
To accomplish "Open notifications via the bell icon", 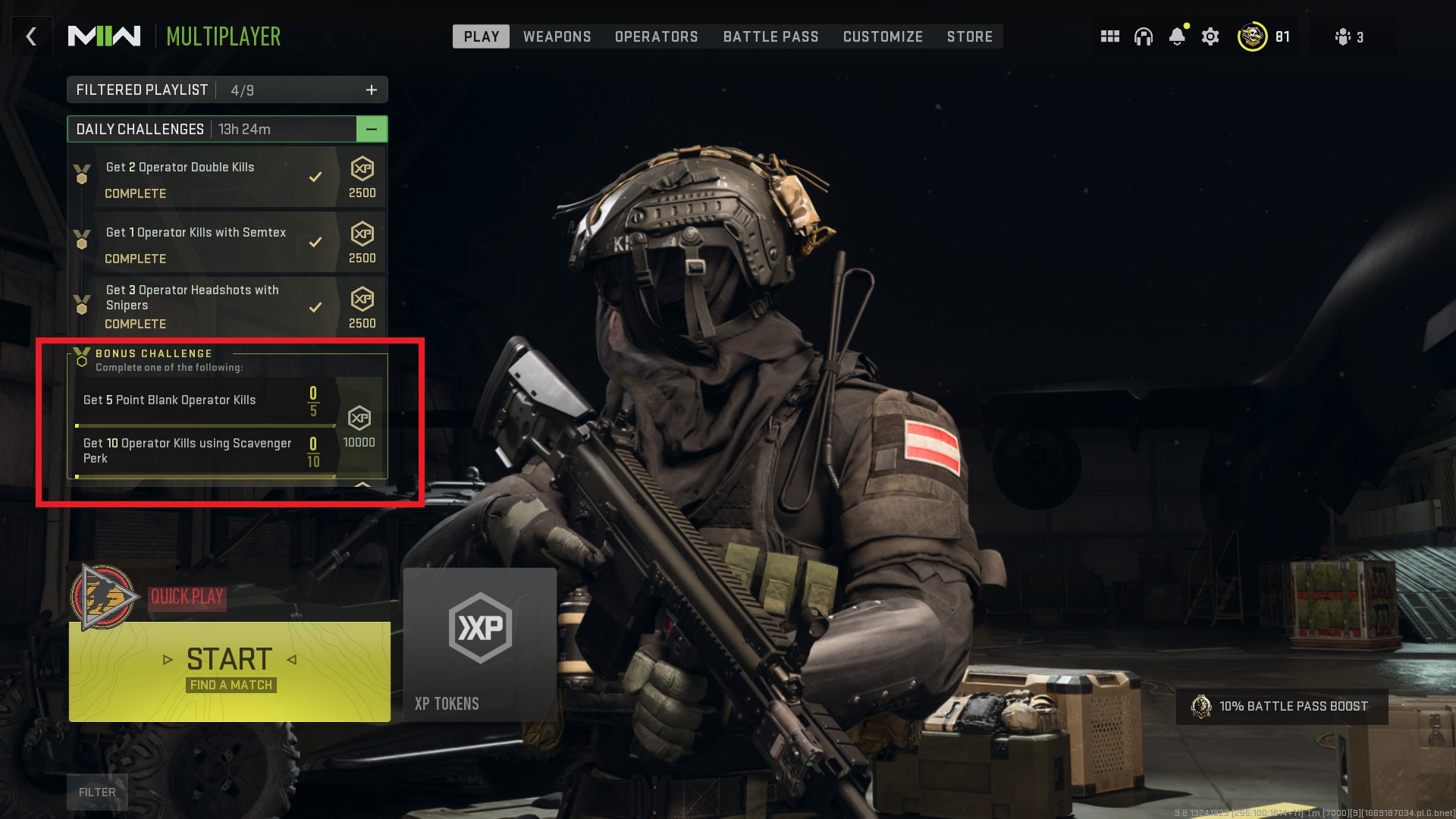I will tap(1178, 36).
